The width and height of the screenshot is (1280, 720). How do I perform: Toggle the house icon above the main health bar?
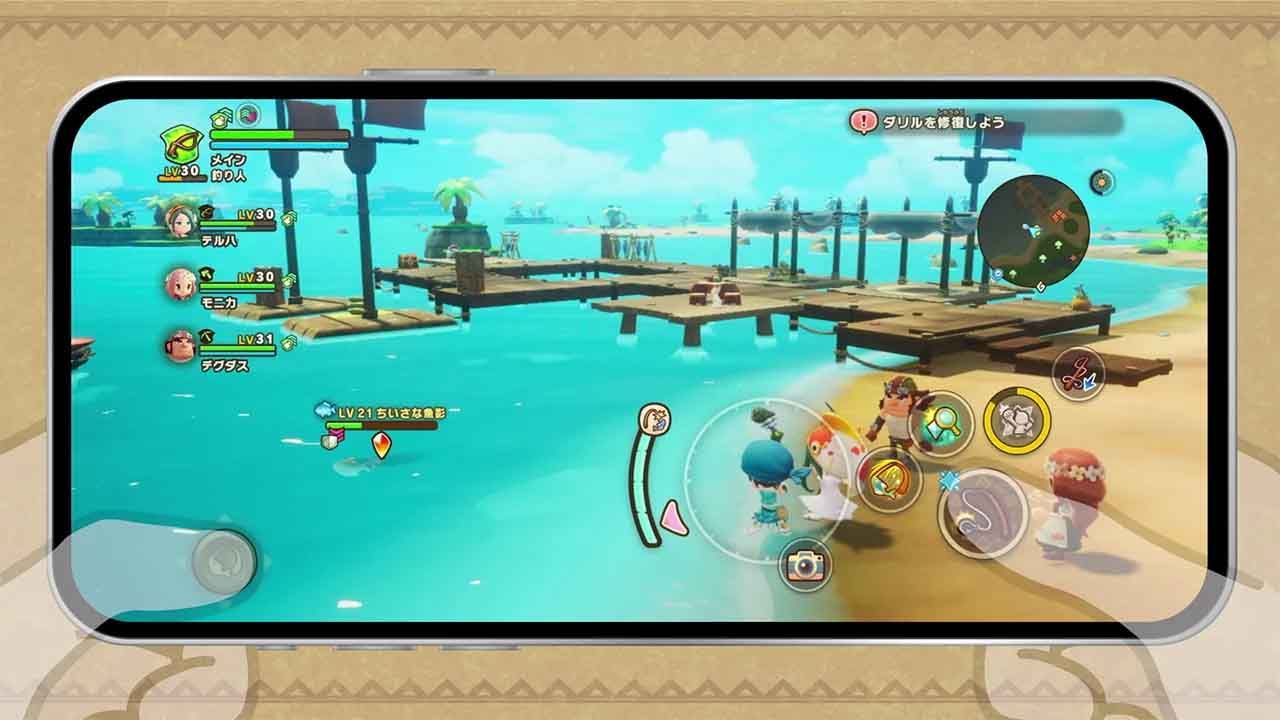(x=219, y=118)
